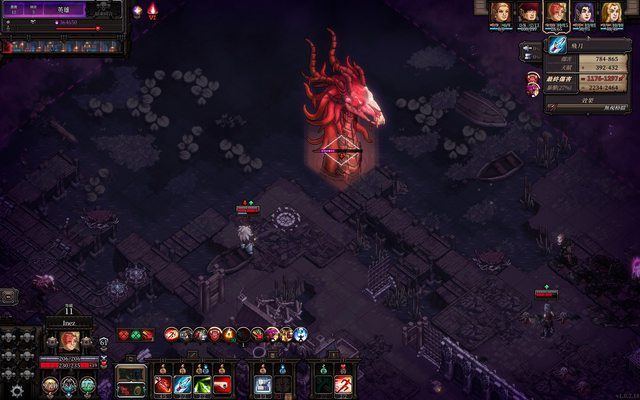Use the red skill at hotbar end
The height and width of the screenshot is (400, 640).
pos(343,383)
